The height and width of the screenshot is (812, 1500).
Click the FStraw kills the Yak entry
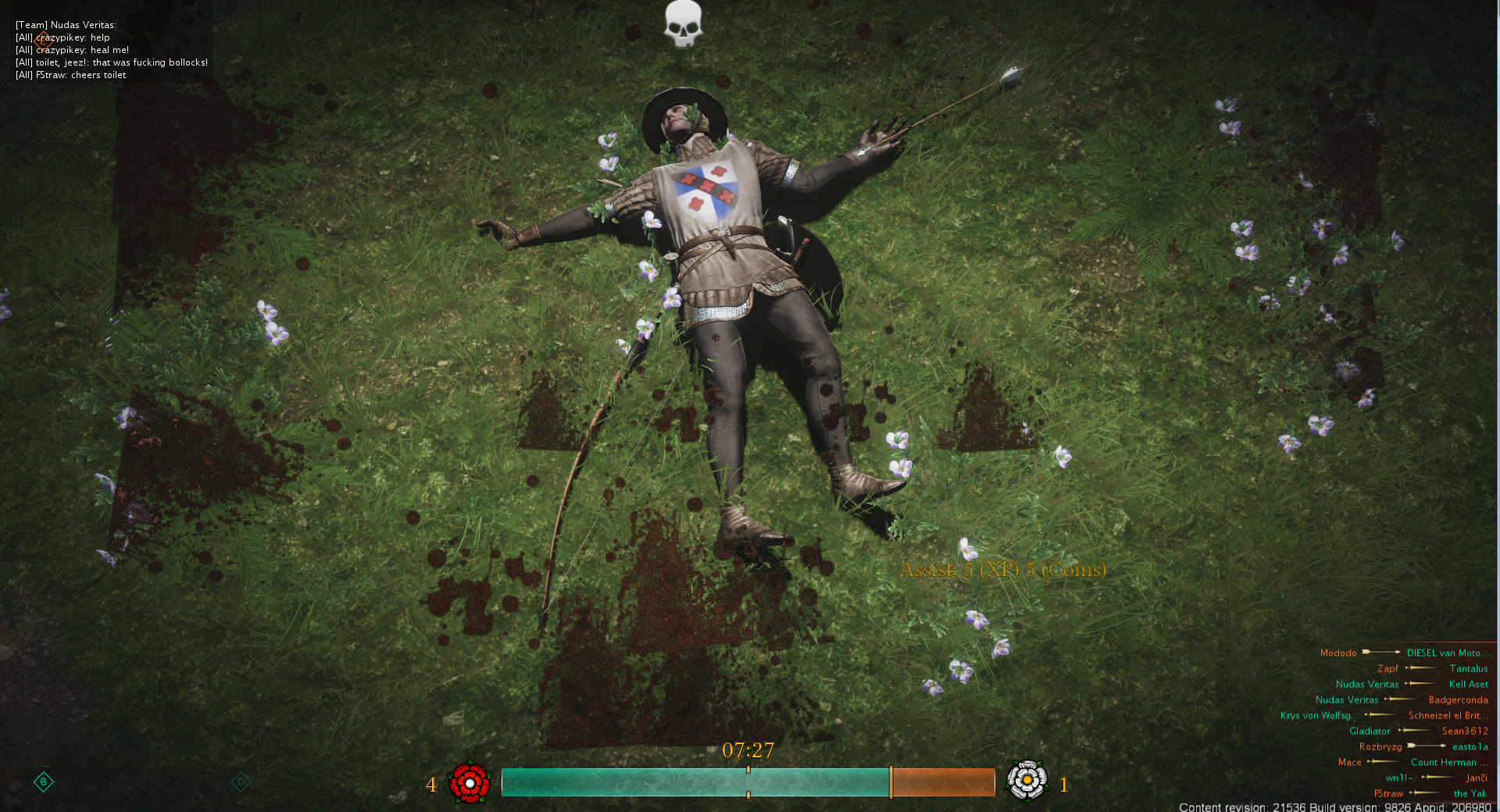coord(1430,793)
